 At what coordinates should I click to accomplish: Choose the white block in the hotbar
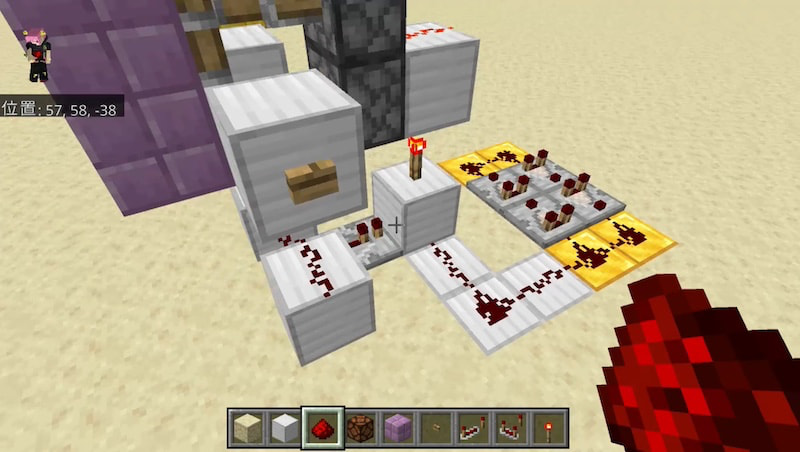[x=285, y=428]
